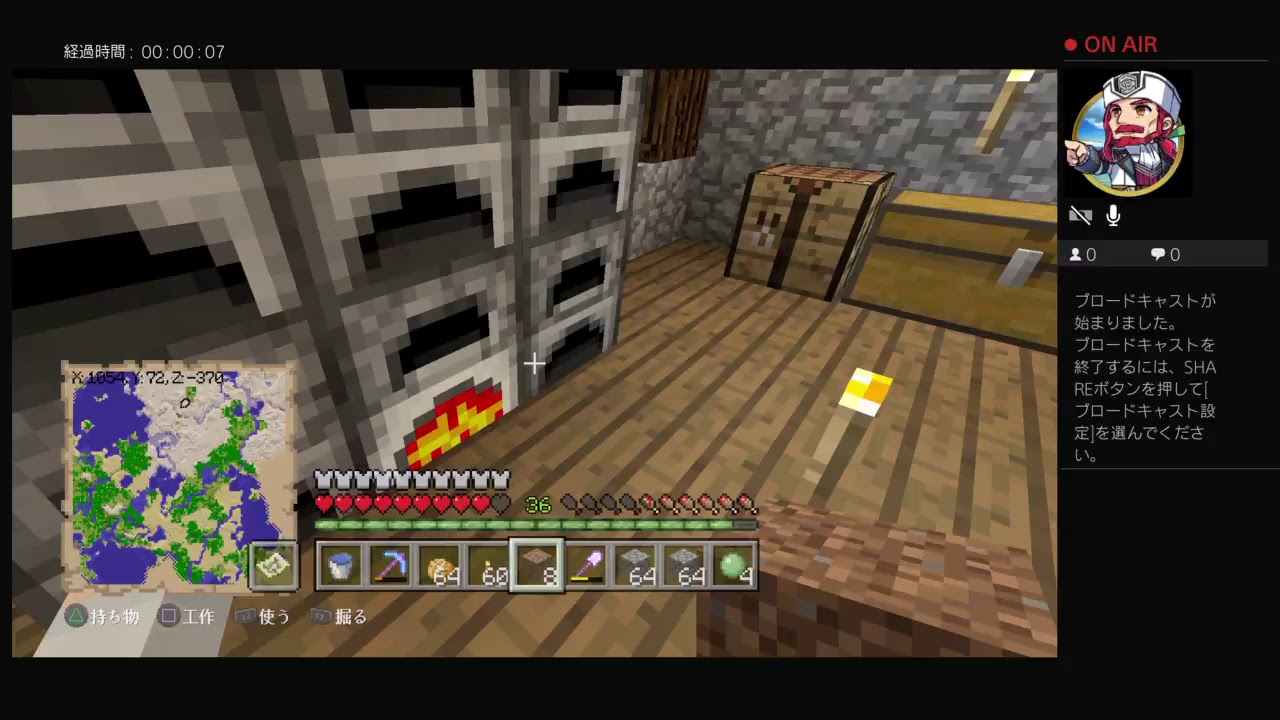This screenshot has width=1280, height=720.
Task: Pick the green slime ball hotbar slot
Action: (x=733, y=566)
